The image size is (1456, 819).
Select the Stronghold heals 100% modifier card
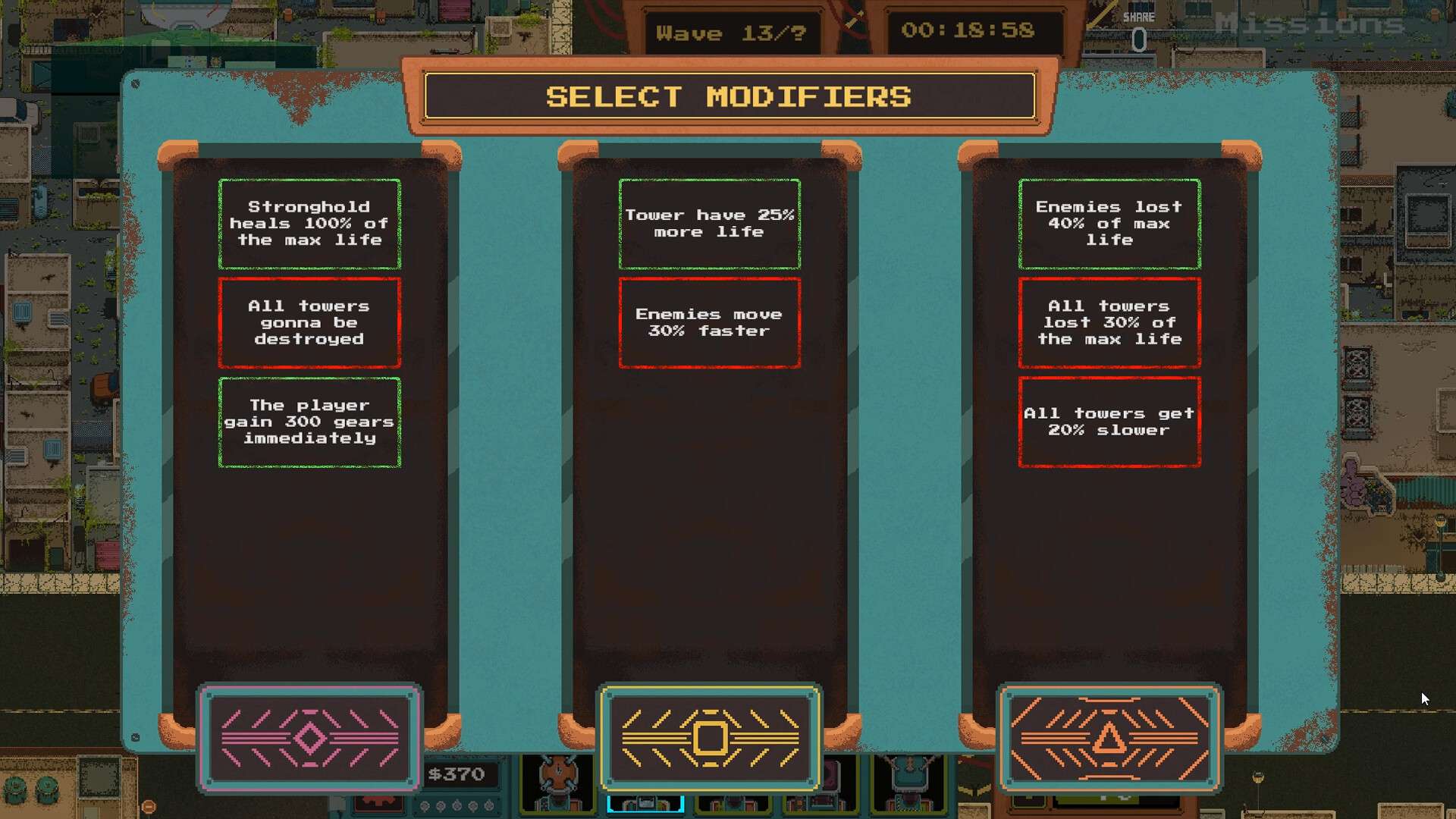coord(309,224)
